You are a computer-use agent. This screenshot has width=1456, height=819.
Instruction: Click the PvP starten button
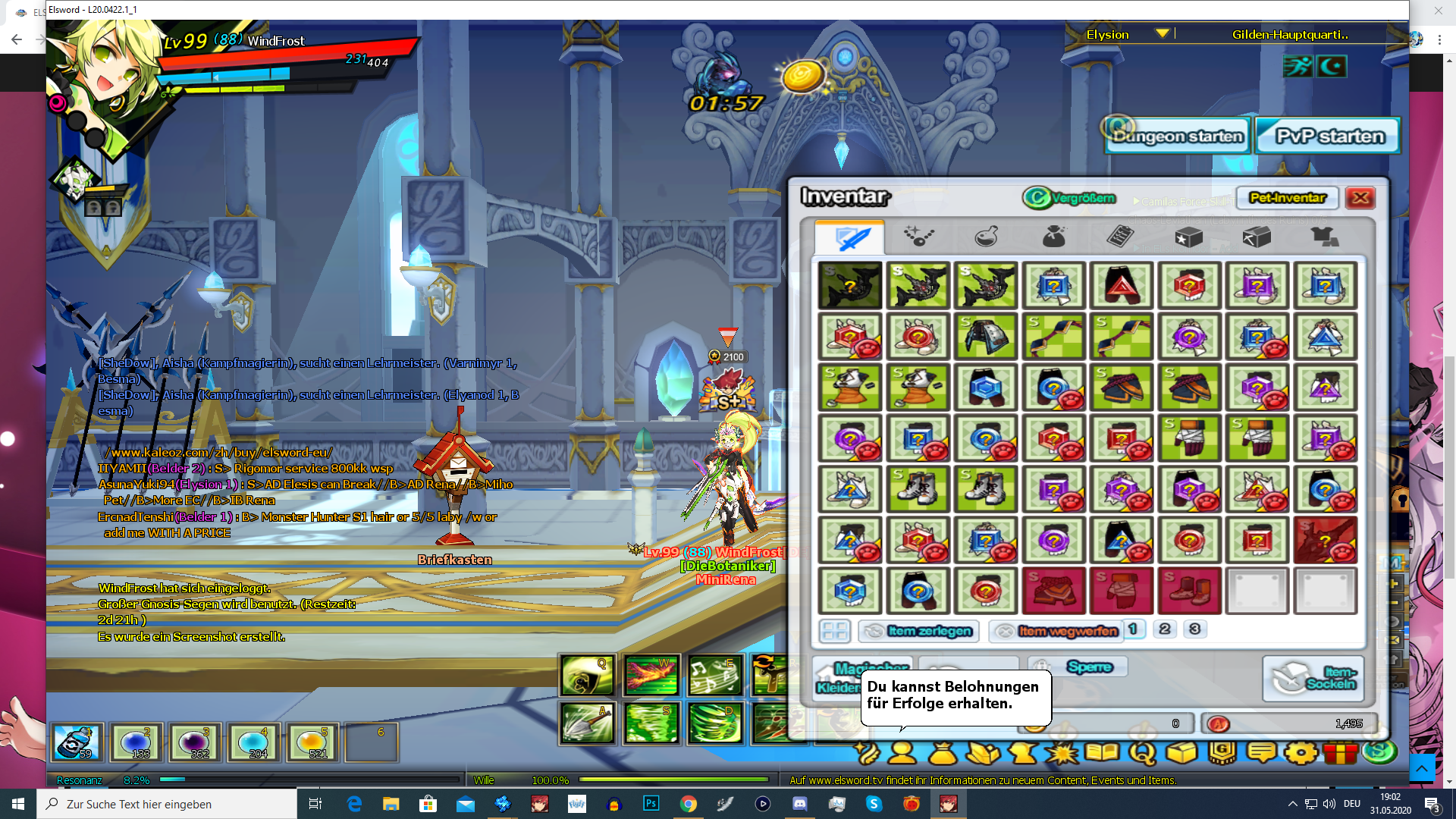pyautogui.click(x=1329, y=136)
